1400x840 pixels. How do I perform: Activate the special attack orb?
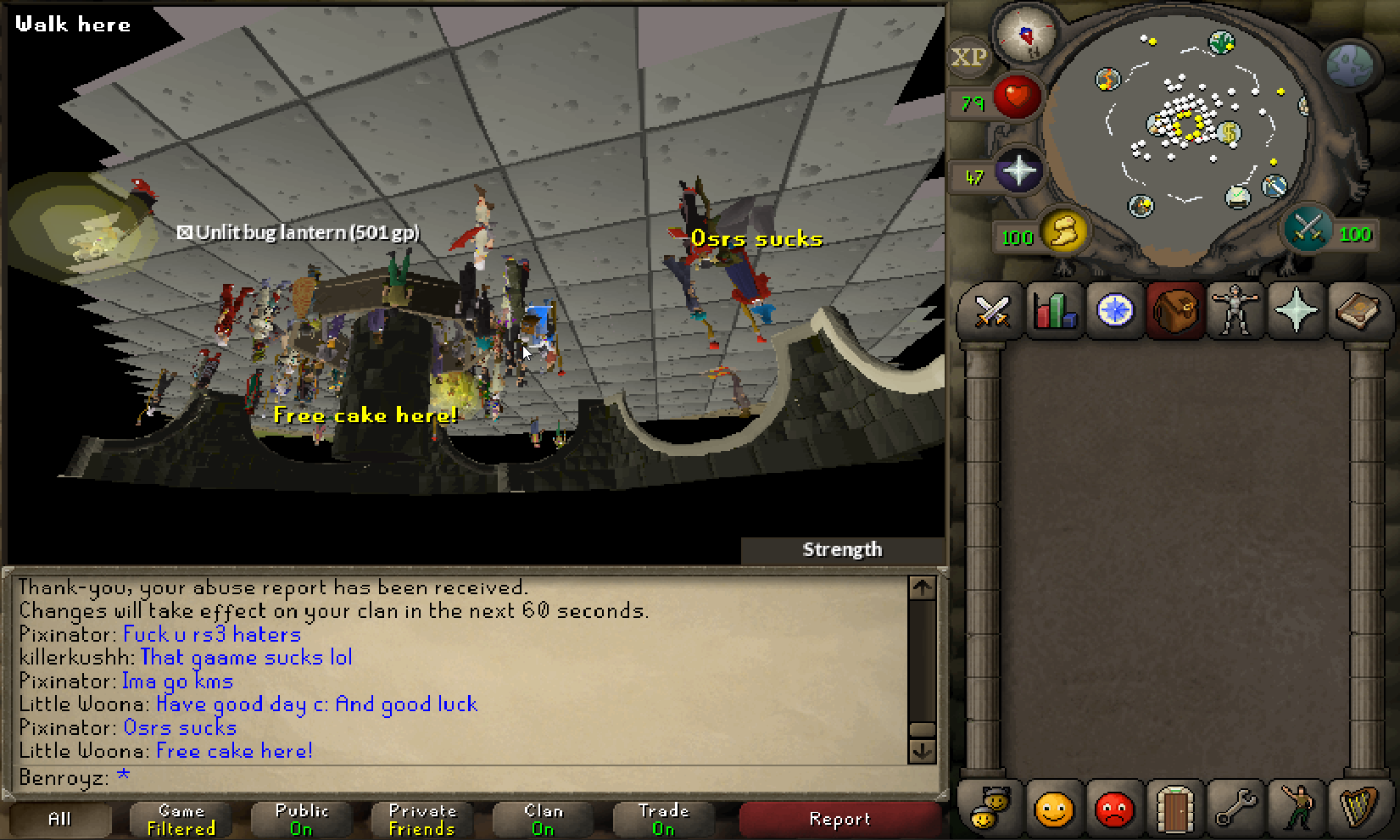pos(1307,229)
